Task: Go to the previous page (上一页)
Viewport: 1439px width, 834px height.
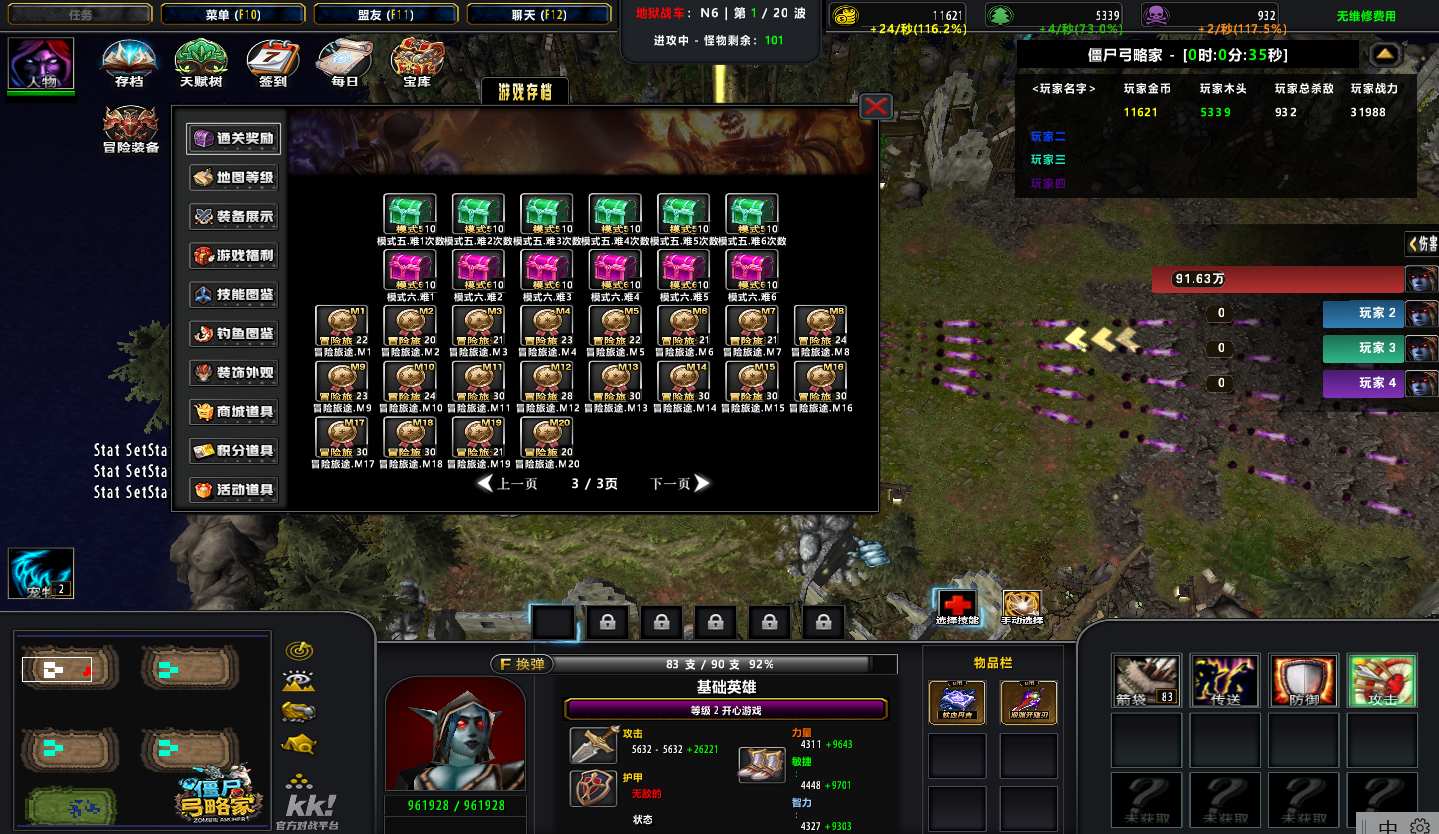Action: pos(507,484)
